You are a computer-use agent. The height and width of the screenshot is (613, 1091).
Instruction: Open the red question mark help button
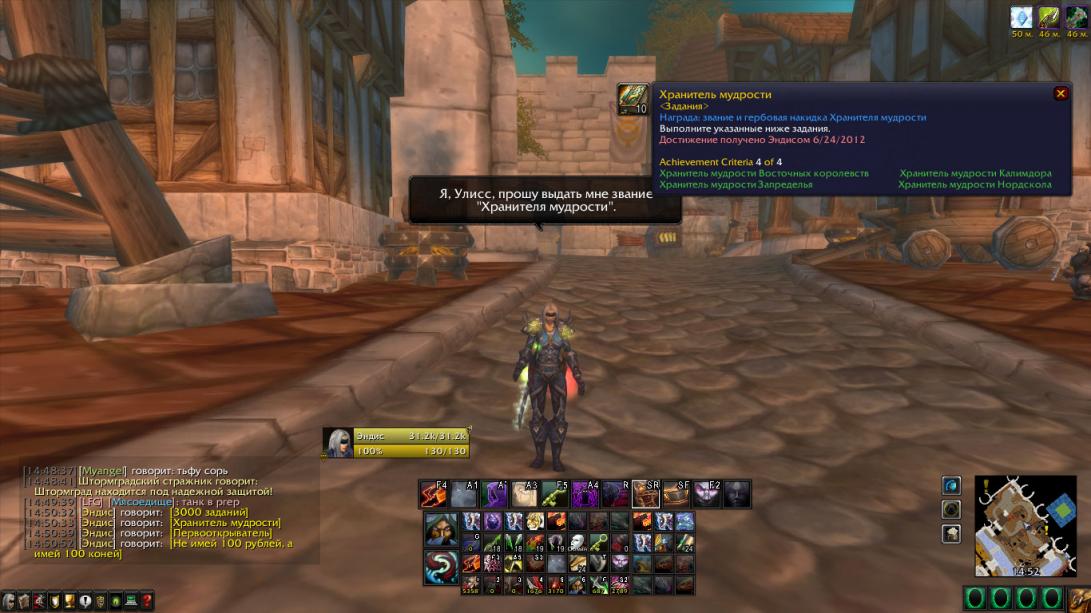[x=147, y=600]
